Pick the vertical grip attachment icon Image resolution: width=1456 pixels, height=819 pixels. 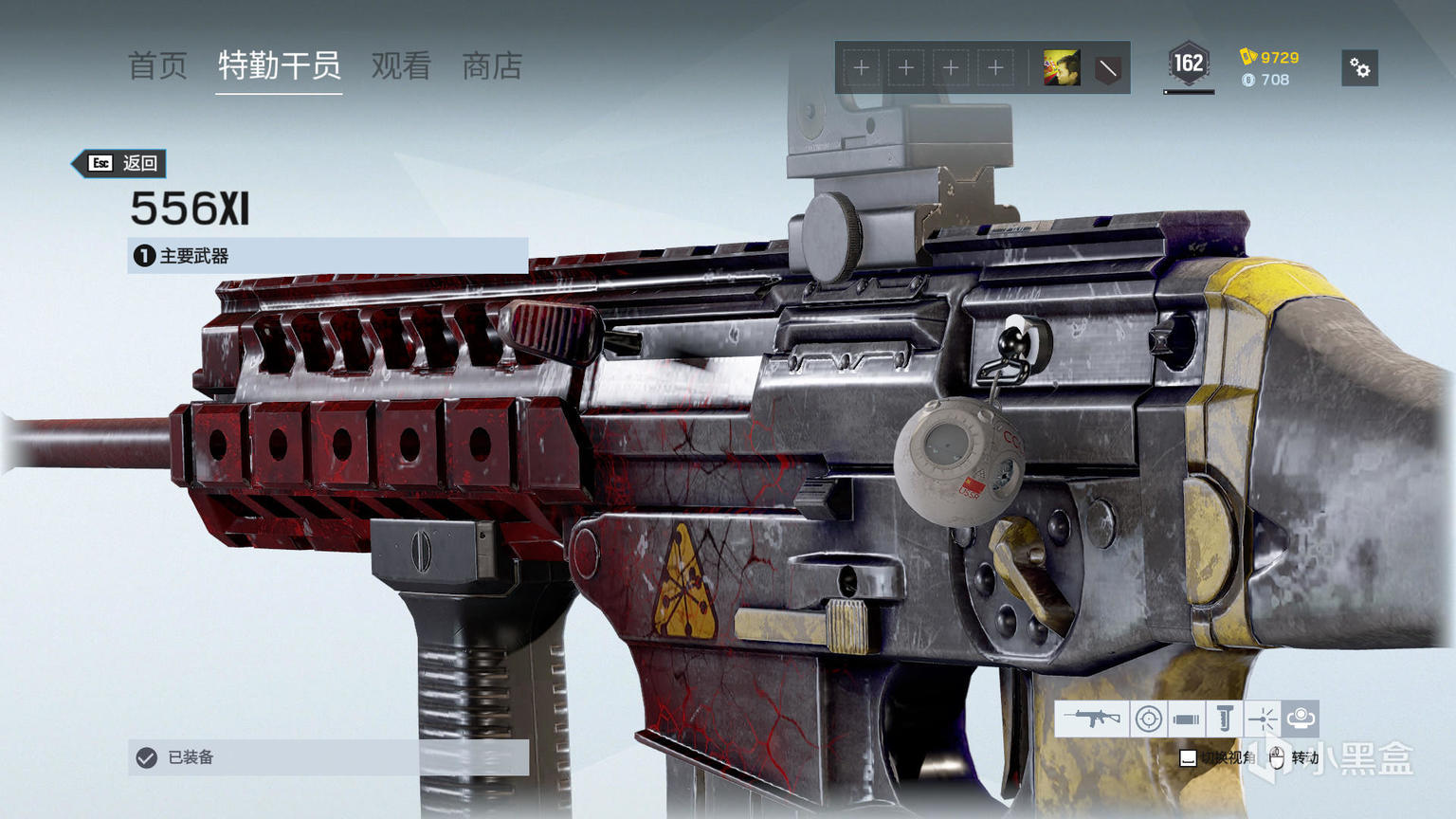1224,719
